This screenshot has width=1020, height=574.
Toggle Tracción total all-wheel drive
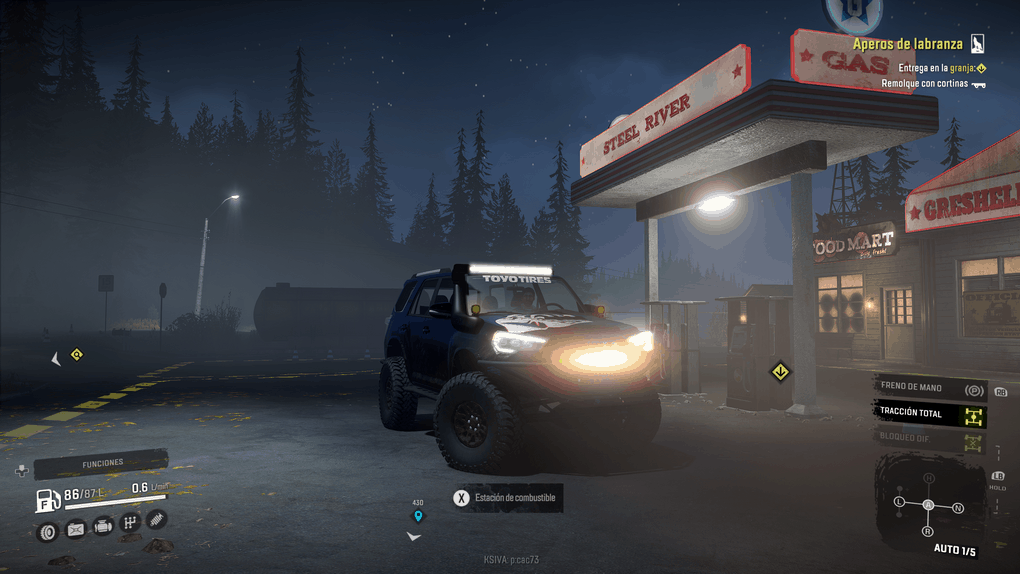(x=929, y=413)
